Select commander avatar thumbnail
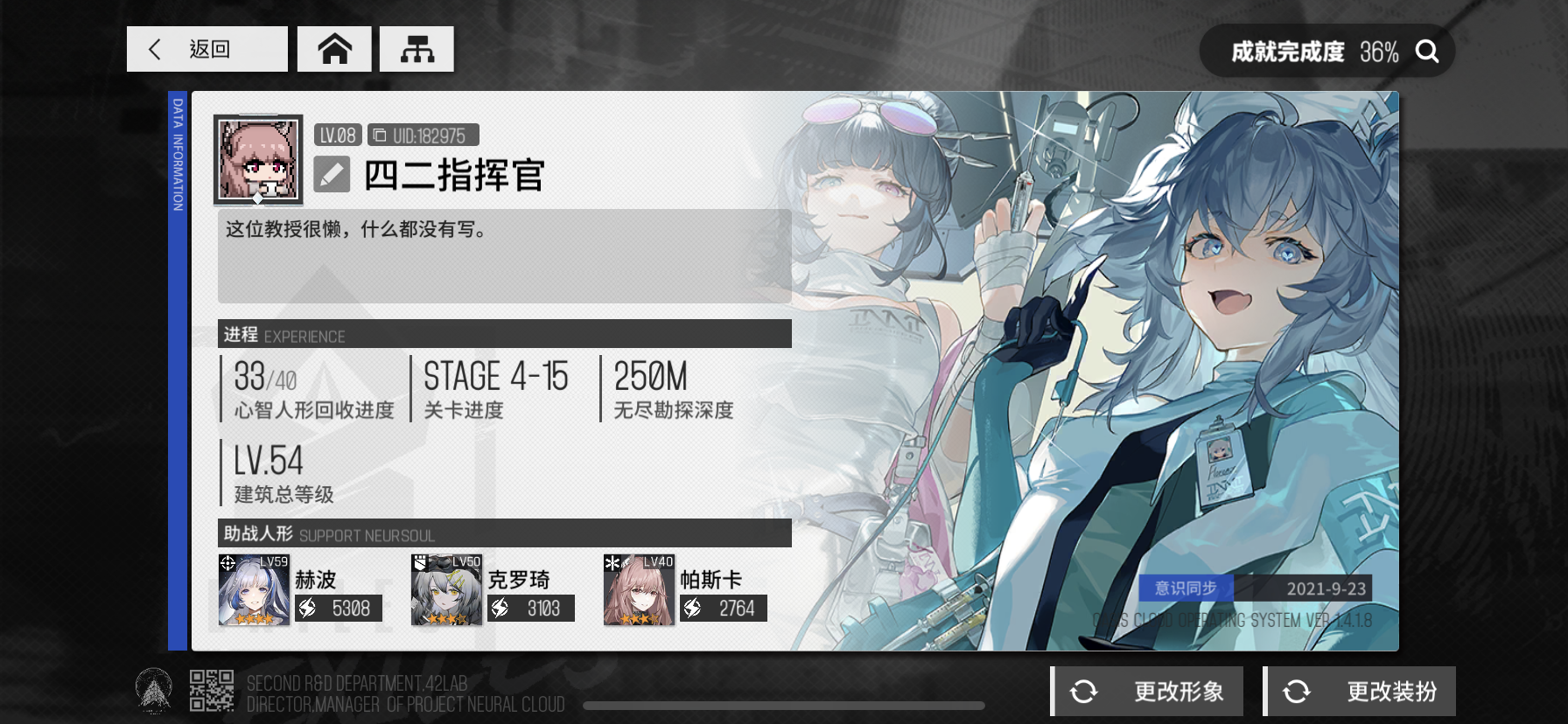This screenshot has width=1568, height=724. click(256, 157)
